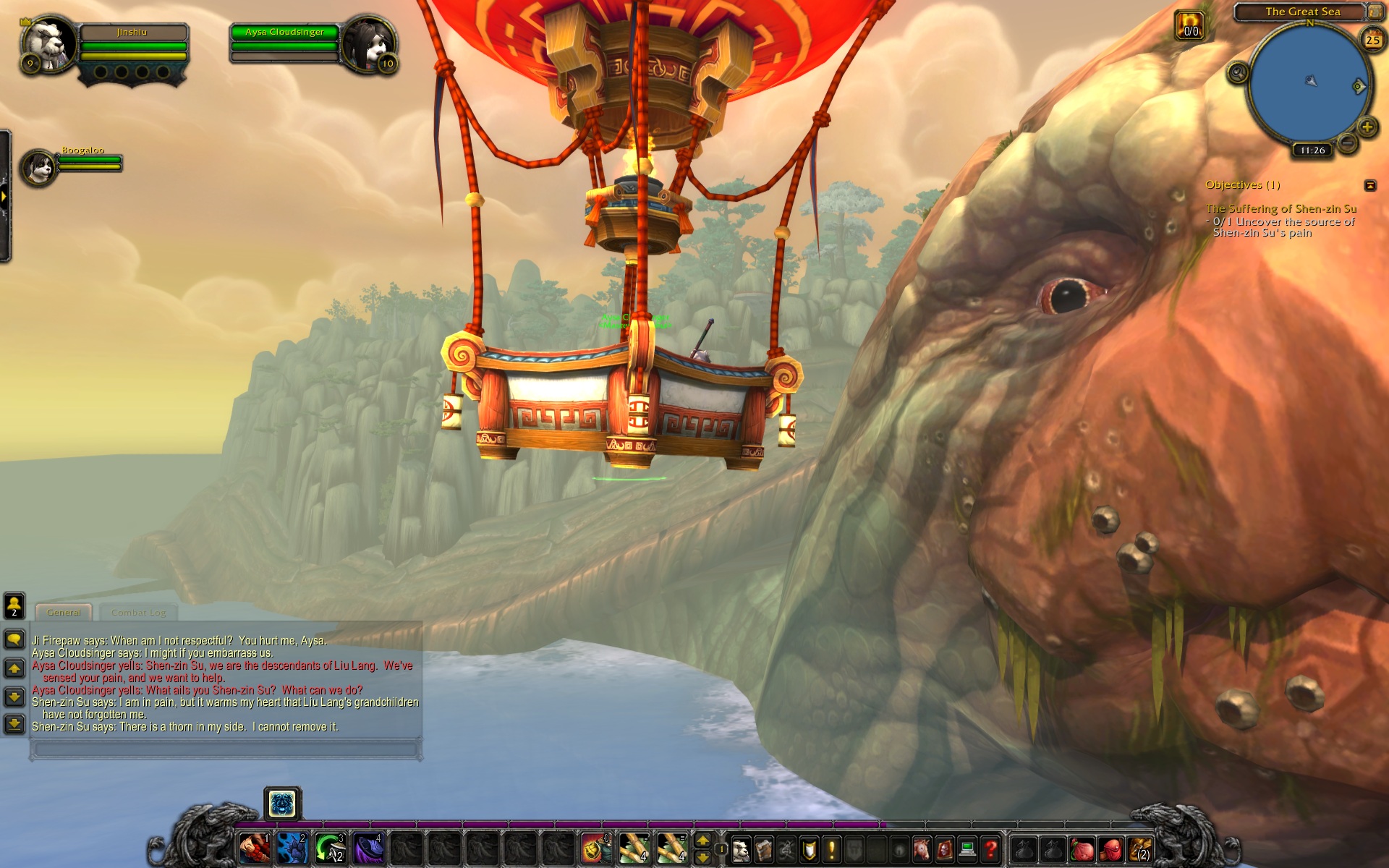
Task: Open the red question mark help button
Action: (990, 849)
